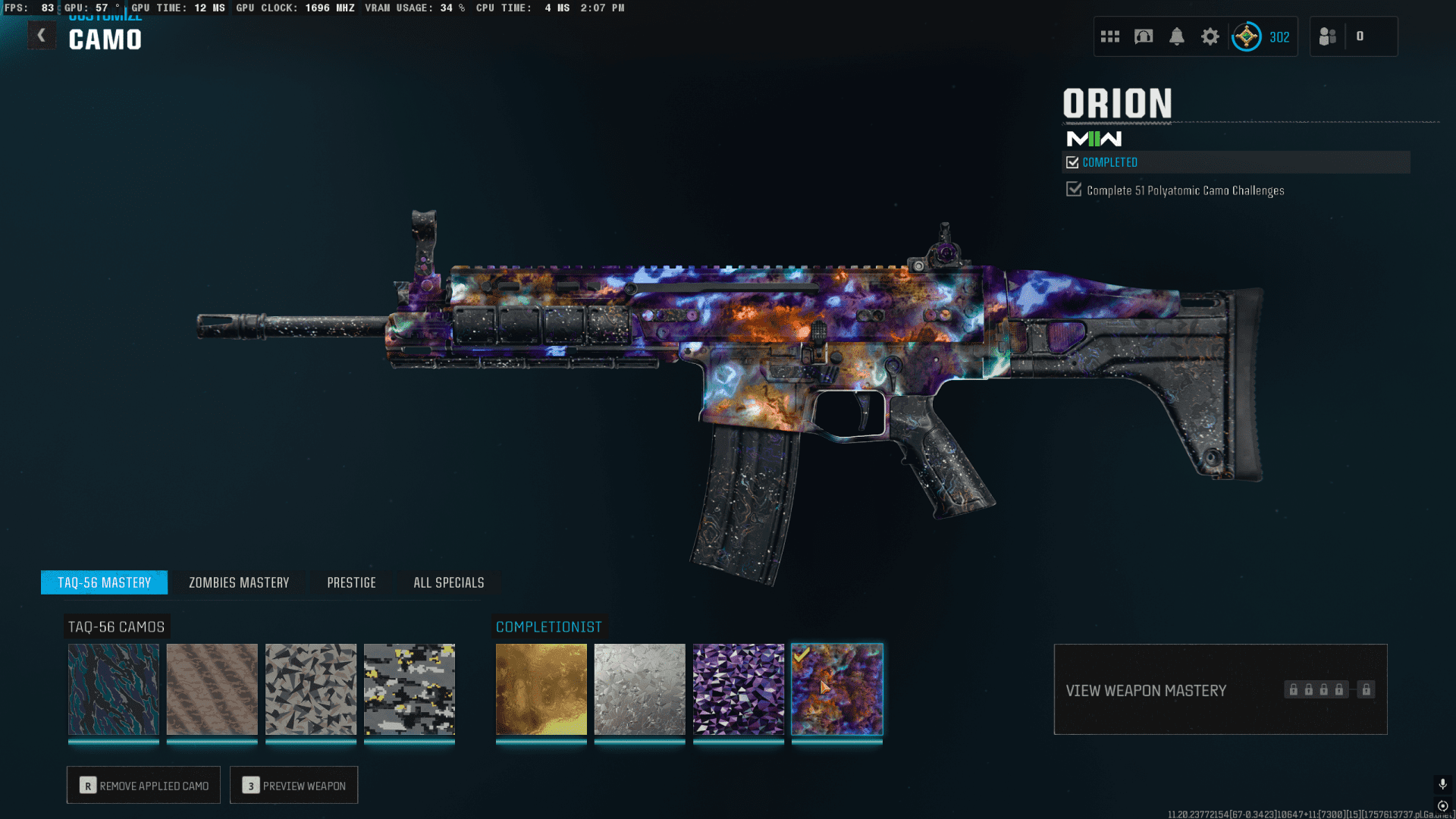Open the notifications bell
1456x819 pixels.
coord(1177,36)
